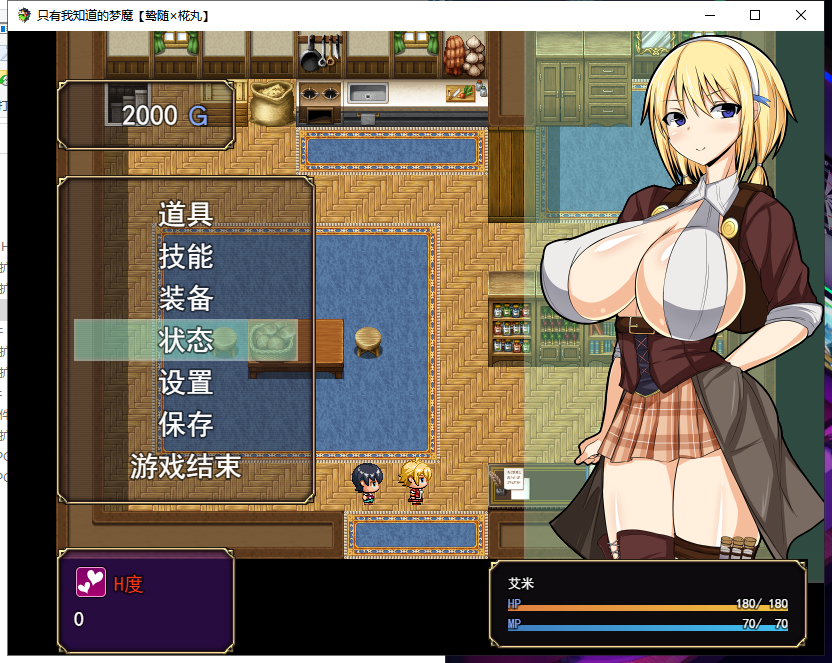Minimize the game window
The image size is (832, 663).
[709, 15]
